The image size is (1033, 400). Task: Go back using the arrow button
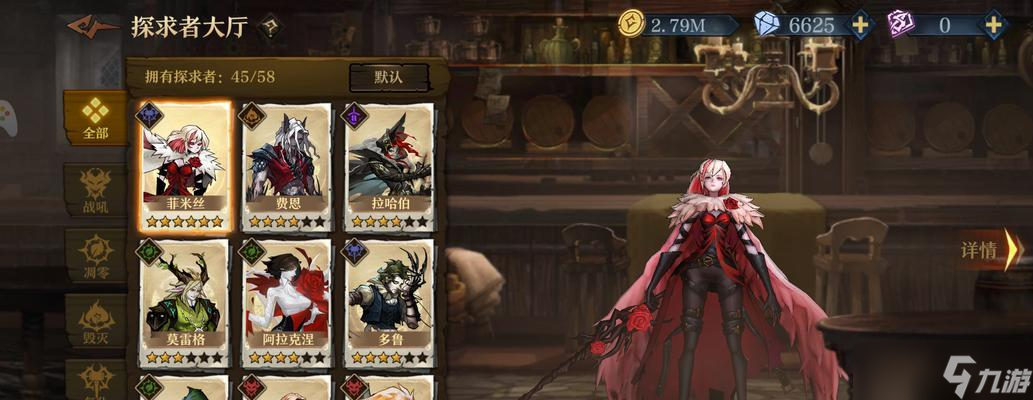pyautogui.click(x=93, y=26)
